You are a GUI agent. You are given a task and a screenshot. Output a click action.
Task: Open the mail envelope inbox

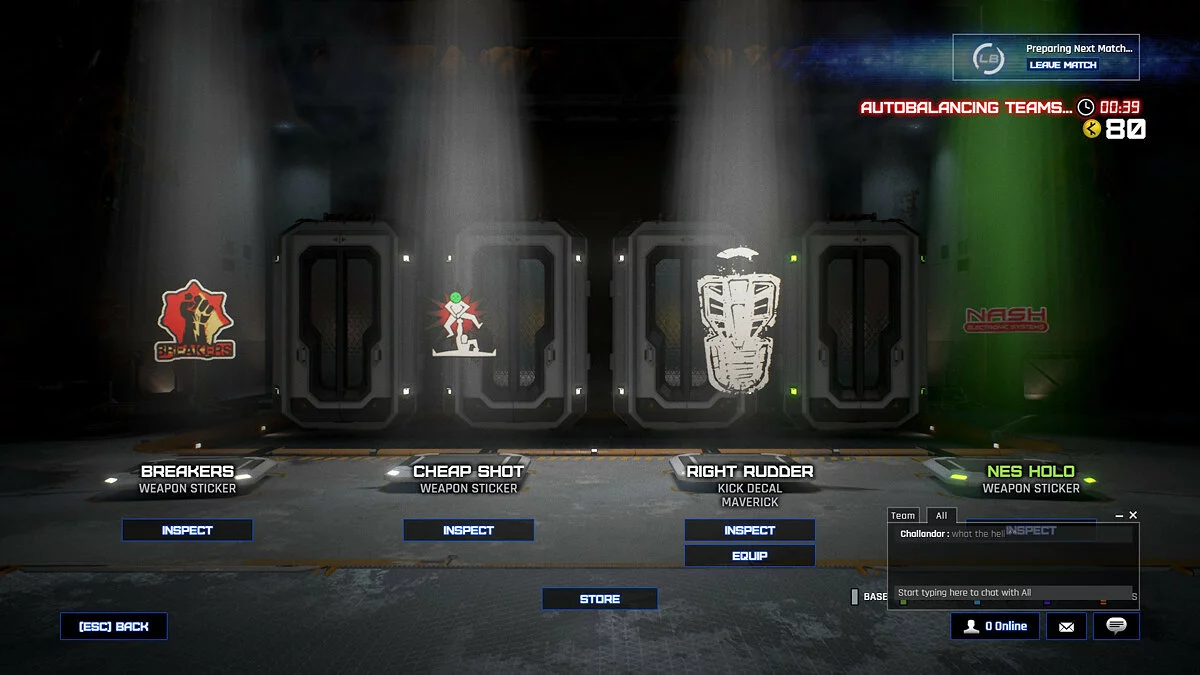[1066, 627]
